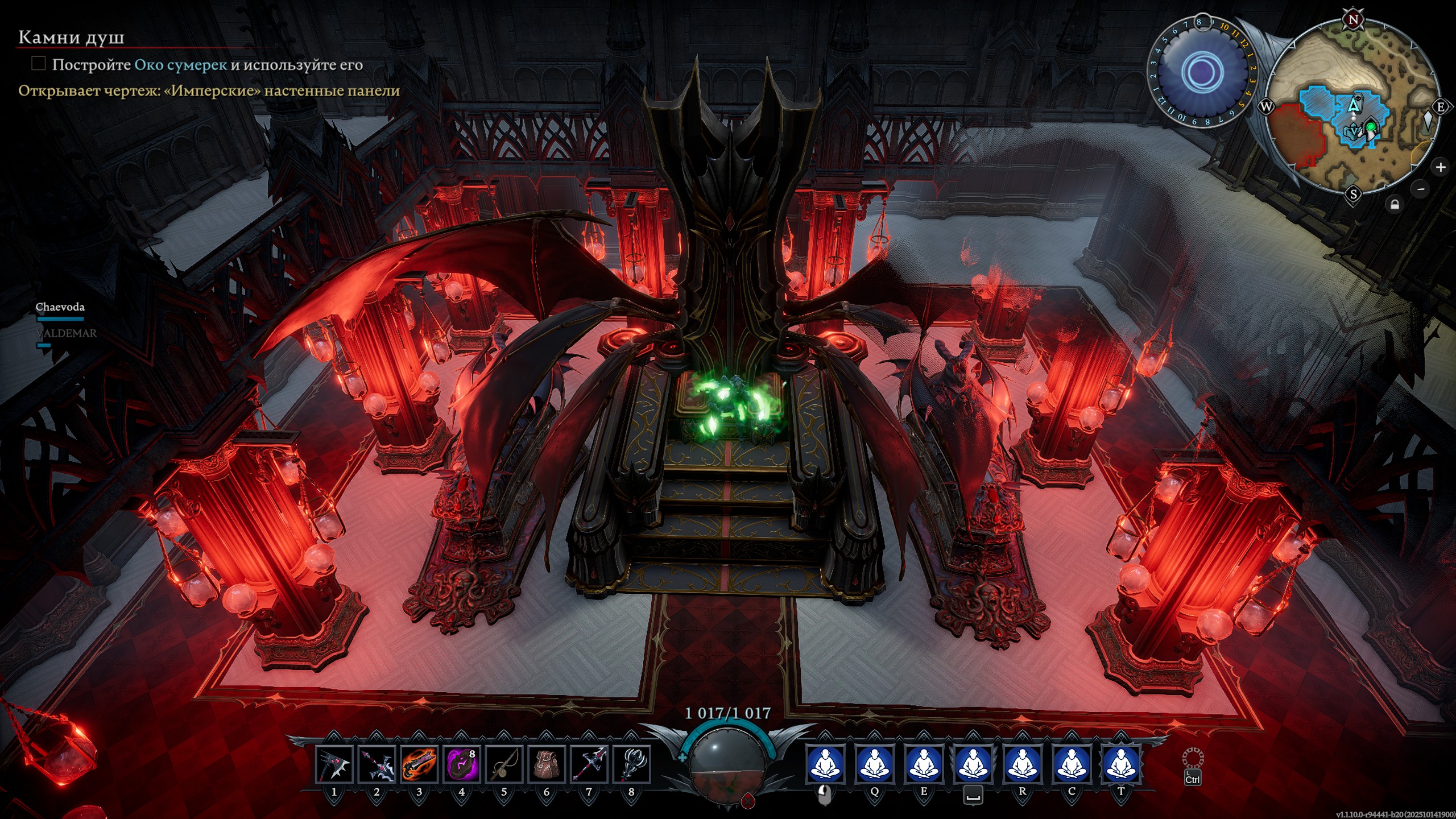This screenshot has width=1456, height=819.
Task: Click the blood pool orb
Action: tap(727, 765)
